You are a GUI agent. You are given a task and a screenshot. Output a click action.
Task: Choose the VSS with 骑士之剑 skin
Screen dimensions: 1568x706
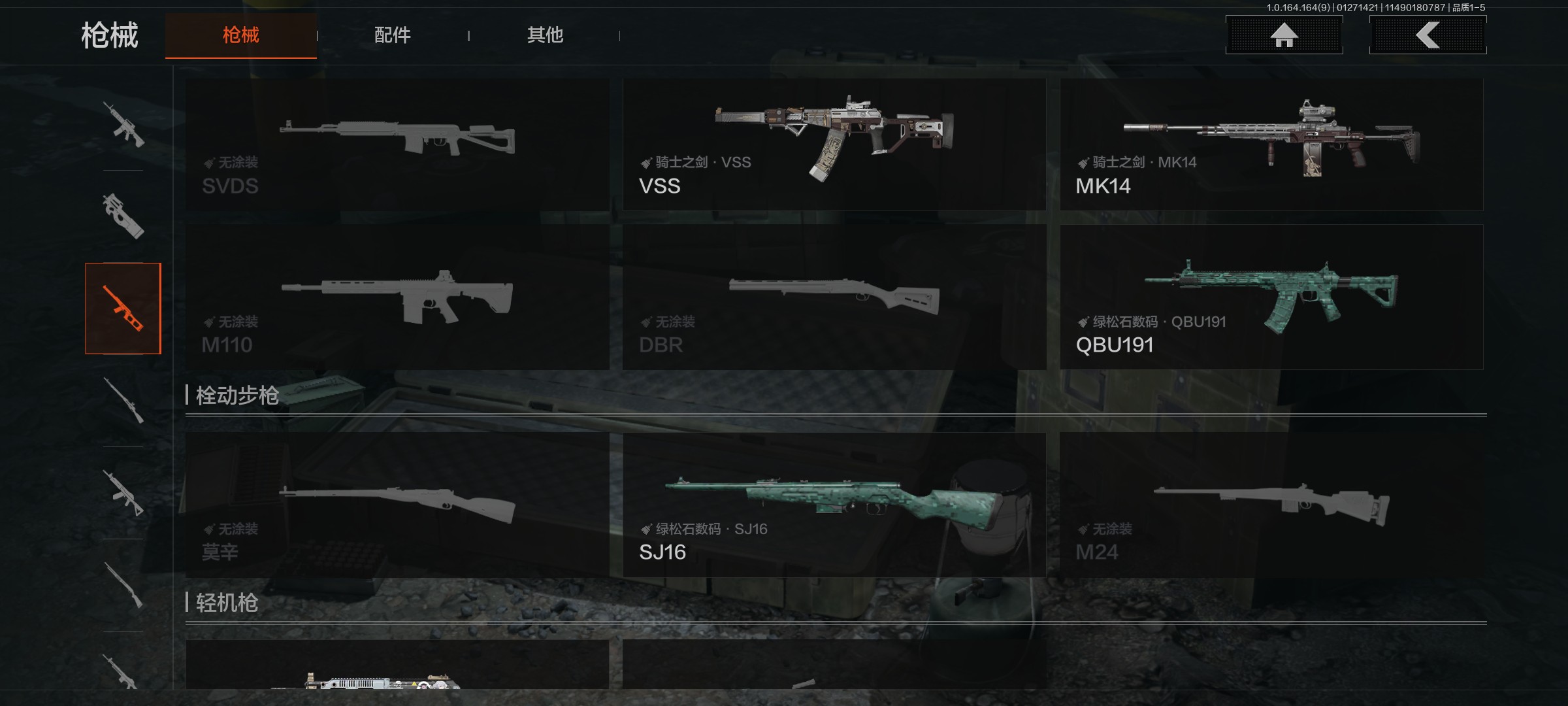point(834,145)
